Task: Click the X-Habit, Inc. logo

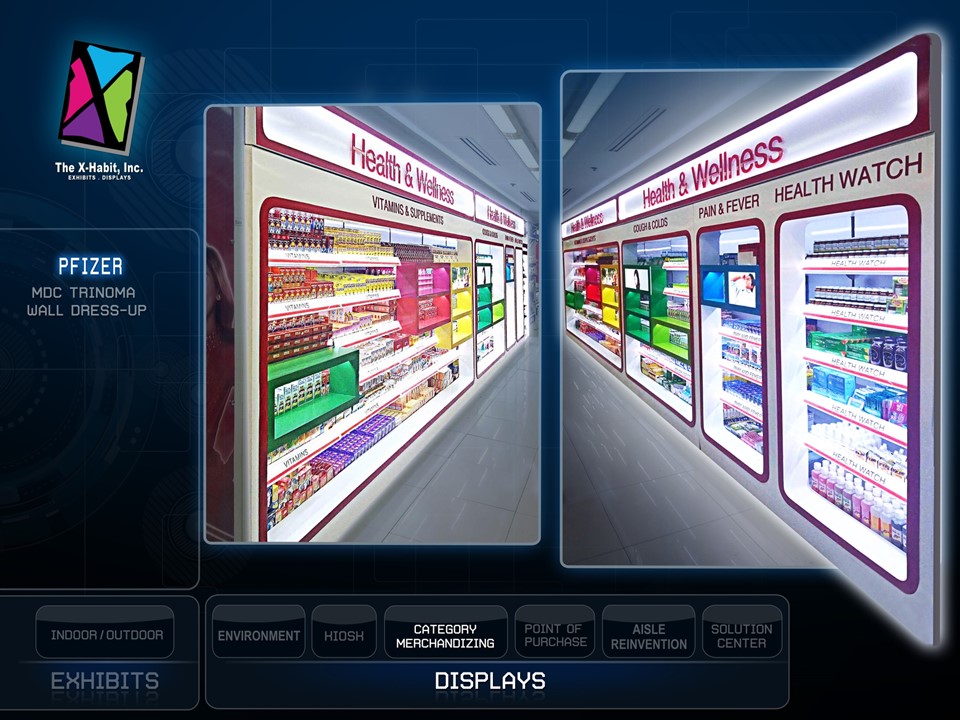Action: pyautogui.click(x=100, y=108)
